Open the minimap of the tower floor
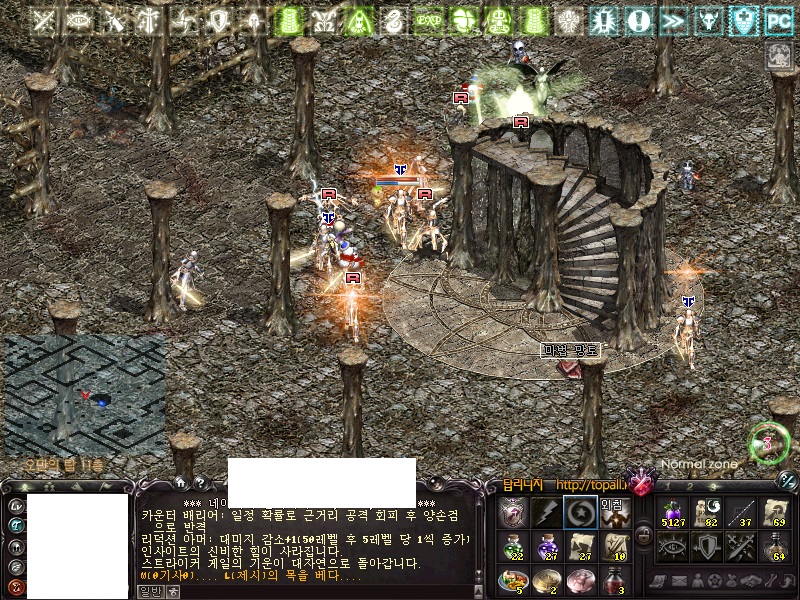 tap(85, 396)
